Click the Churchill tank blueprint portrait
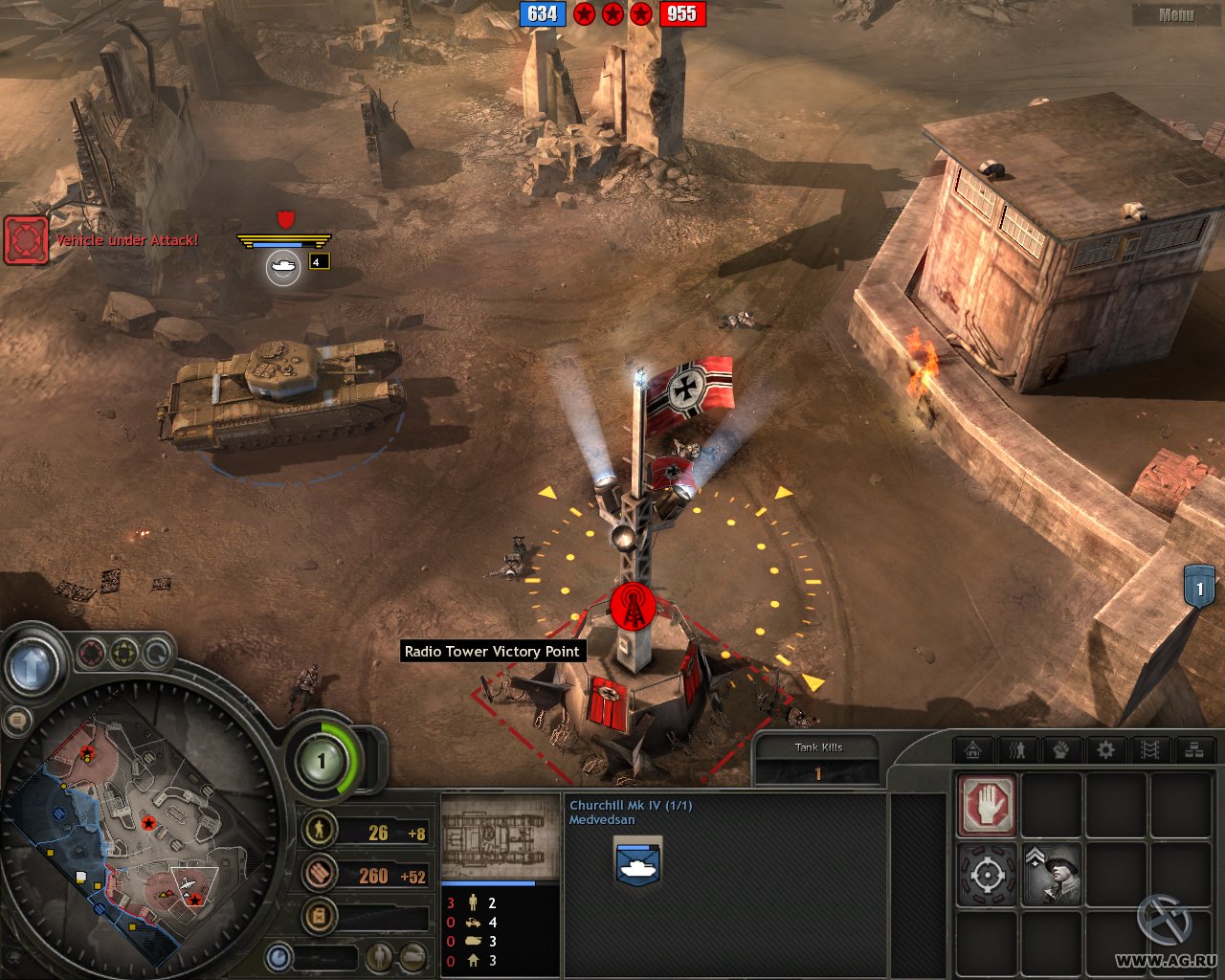 501,836
